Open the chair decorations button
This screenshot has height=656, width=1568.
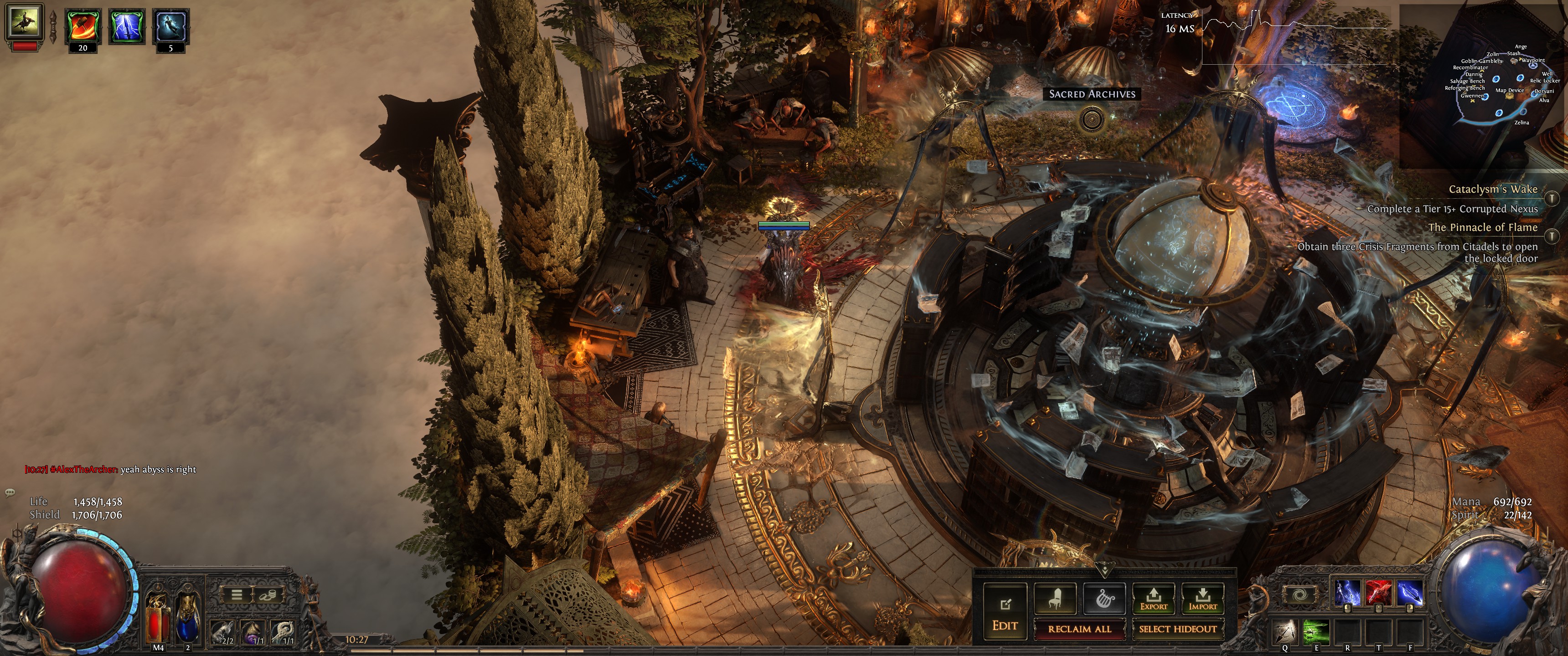click(x=1055, y=598)
